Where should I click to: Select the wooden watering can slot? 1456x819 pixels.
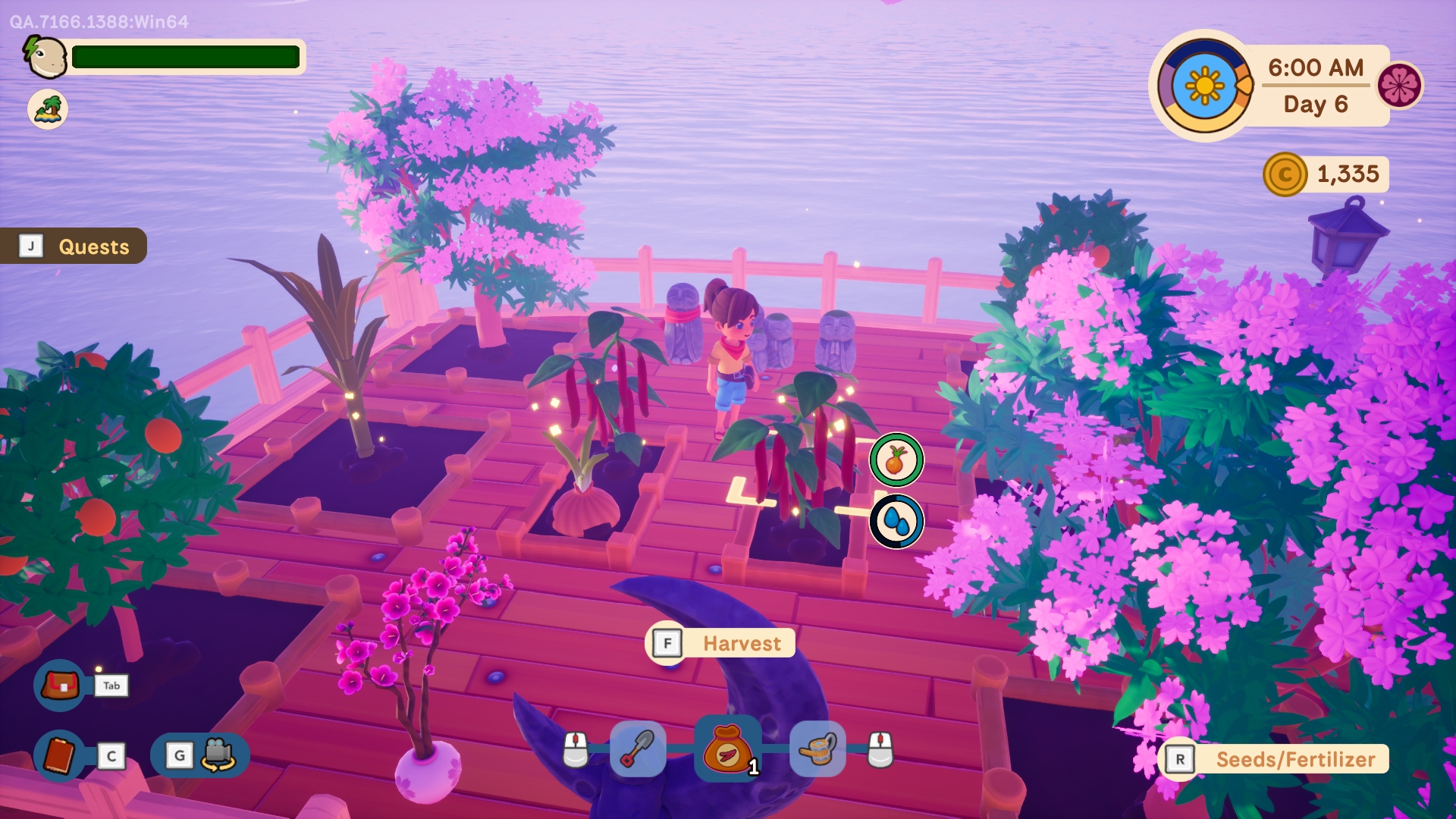coord(817,749)
